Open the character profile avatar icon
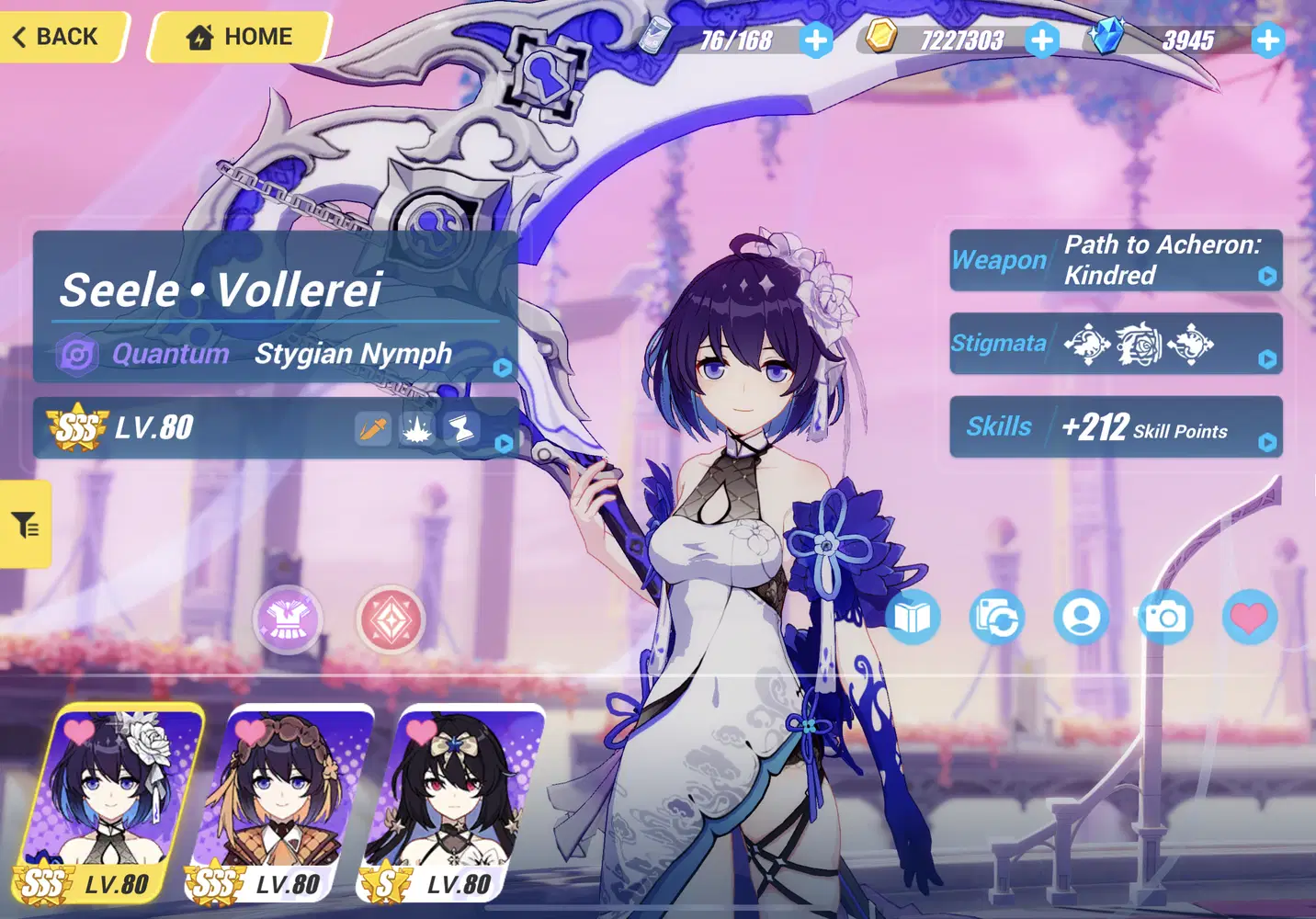Viewport: 1316px width, 919px height. tap(1082, 618)
